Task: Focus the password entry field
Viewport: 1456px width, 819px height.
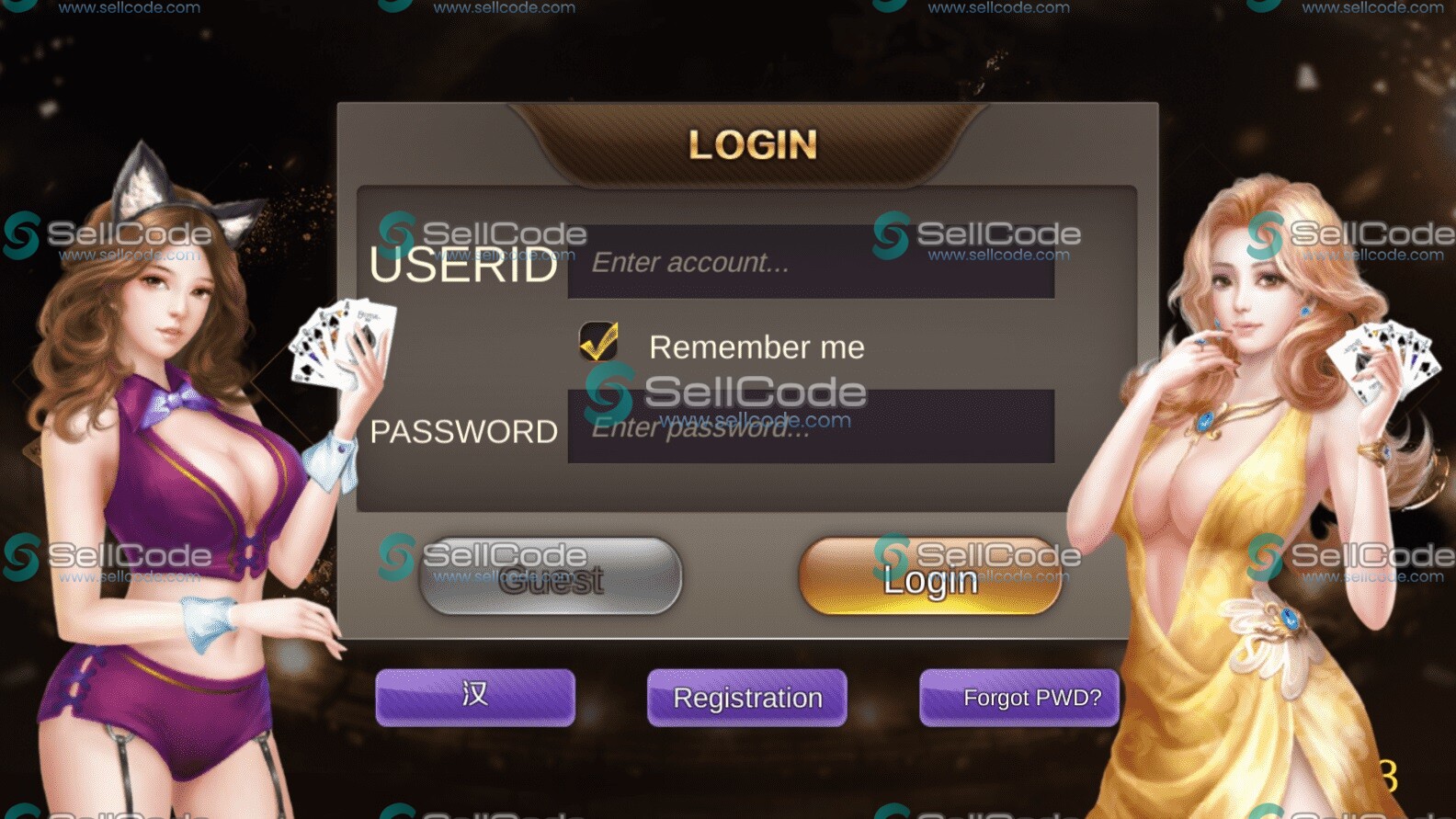Action: coord(810,427)
